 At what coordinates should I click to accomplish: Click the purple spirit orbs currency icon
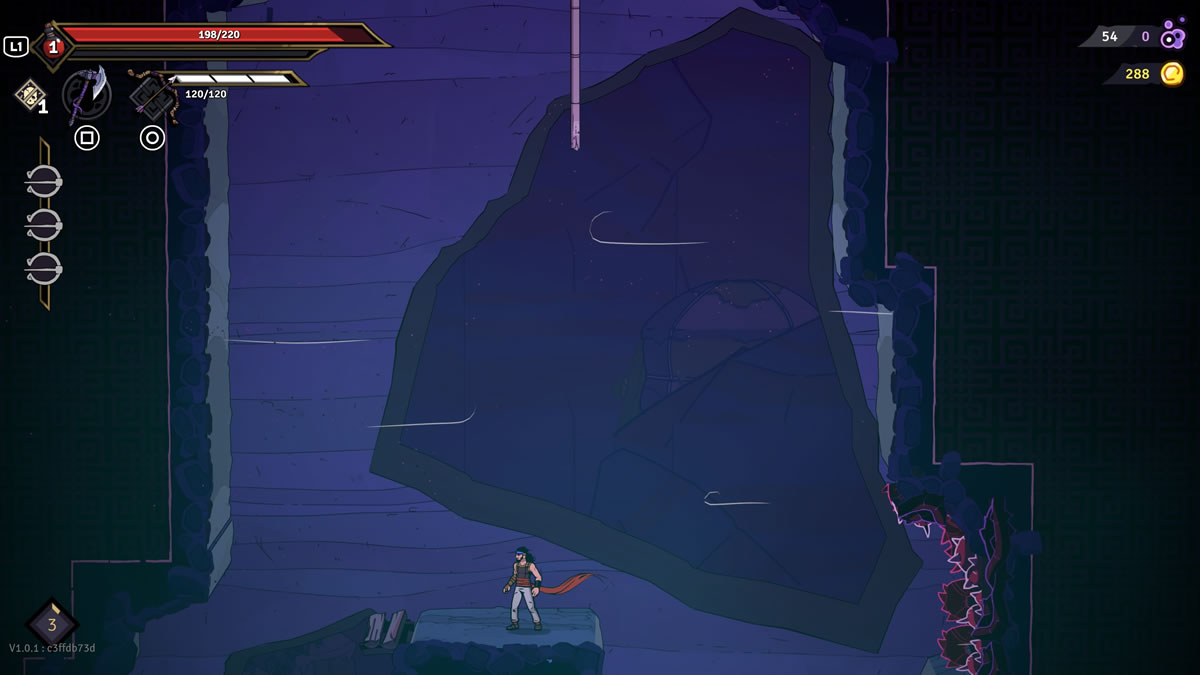coord(1173,36)
